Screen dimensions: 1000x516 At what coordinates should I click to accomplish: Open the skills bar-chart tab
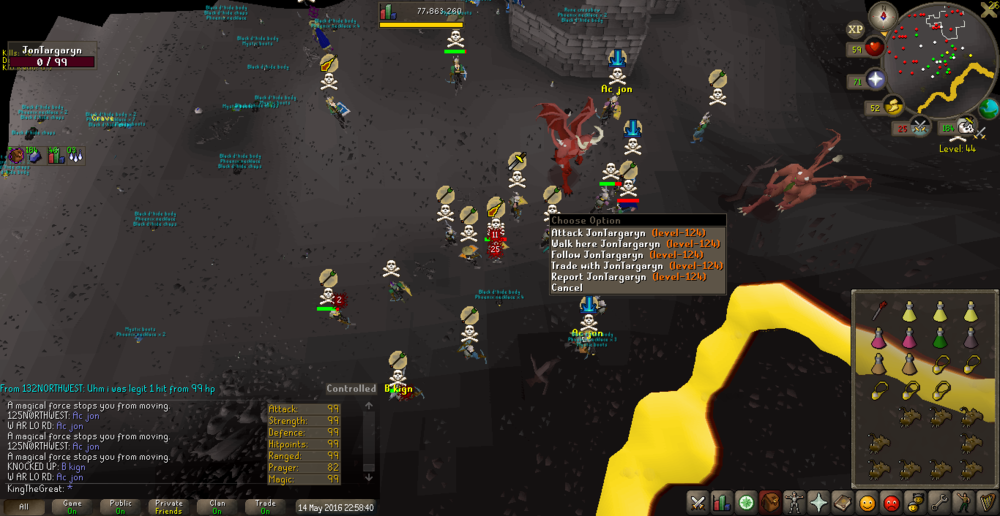tap(721, 502)
